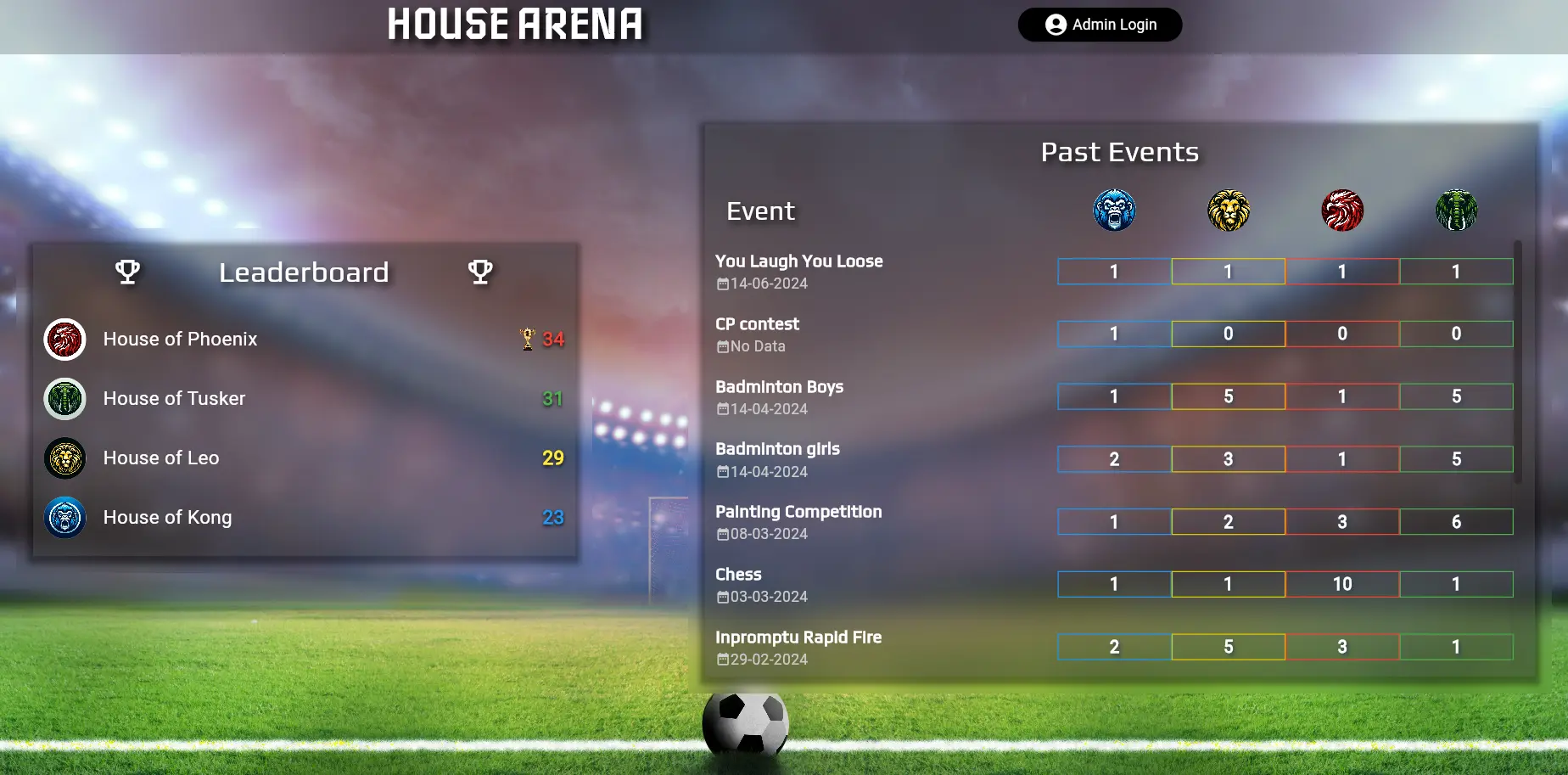1568x775 pixels.
Task: Click the calendar icon under You Laugh You Loose
Action: click(x=723, y=283)
